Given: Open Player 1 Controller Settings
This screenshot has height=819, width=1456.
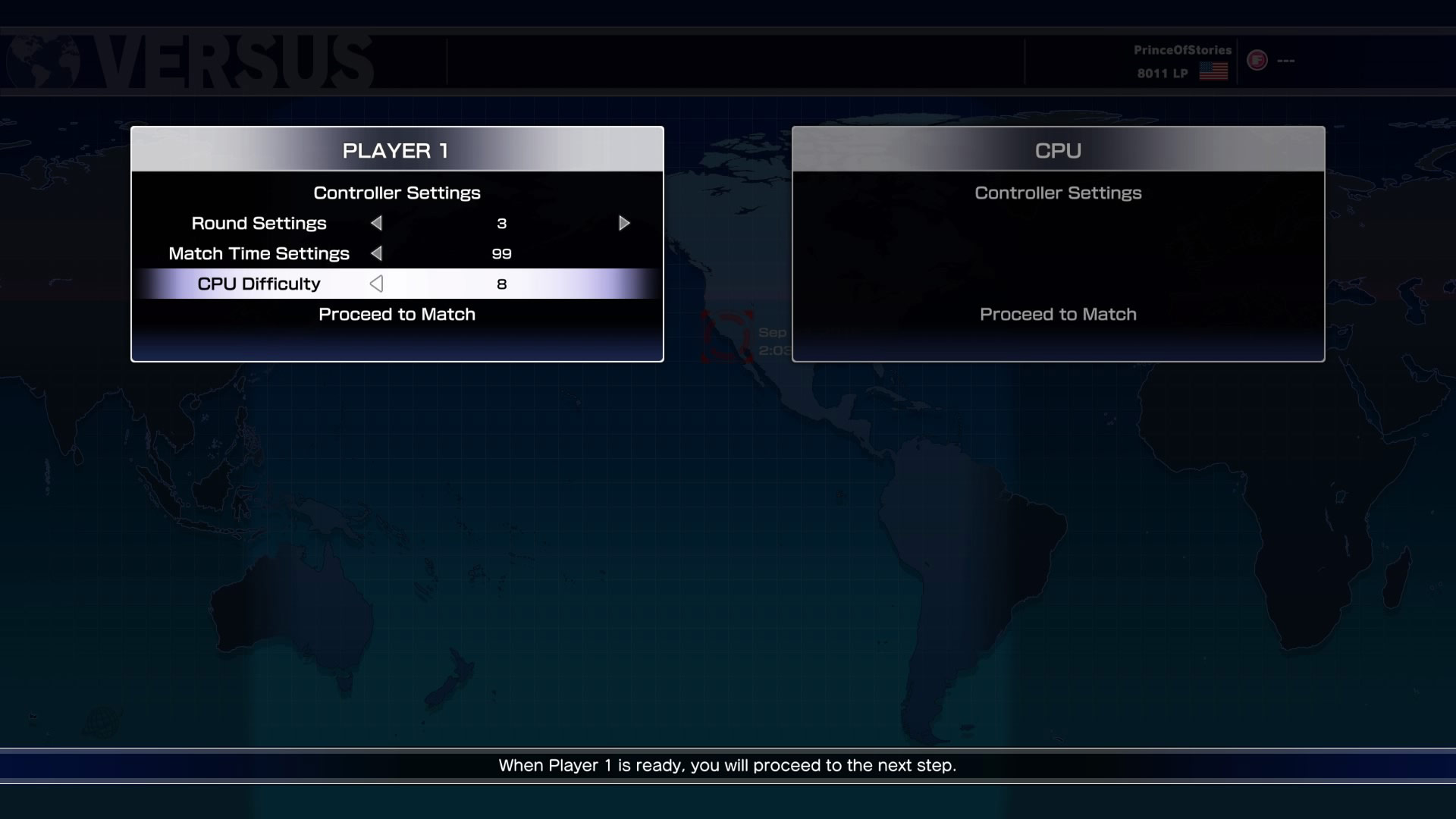Looking at the screenshot, I should click(397, 193).
